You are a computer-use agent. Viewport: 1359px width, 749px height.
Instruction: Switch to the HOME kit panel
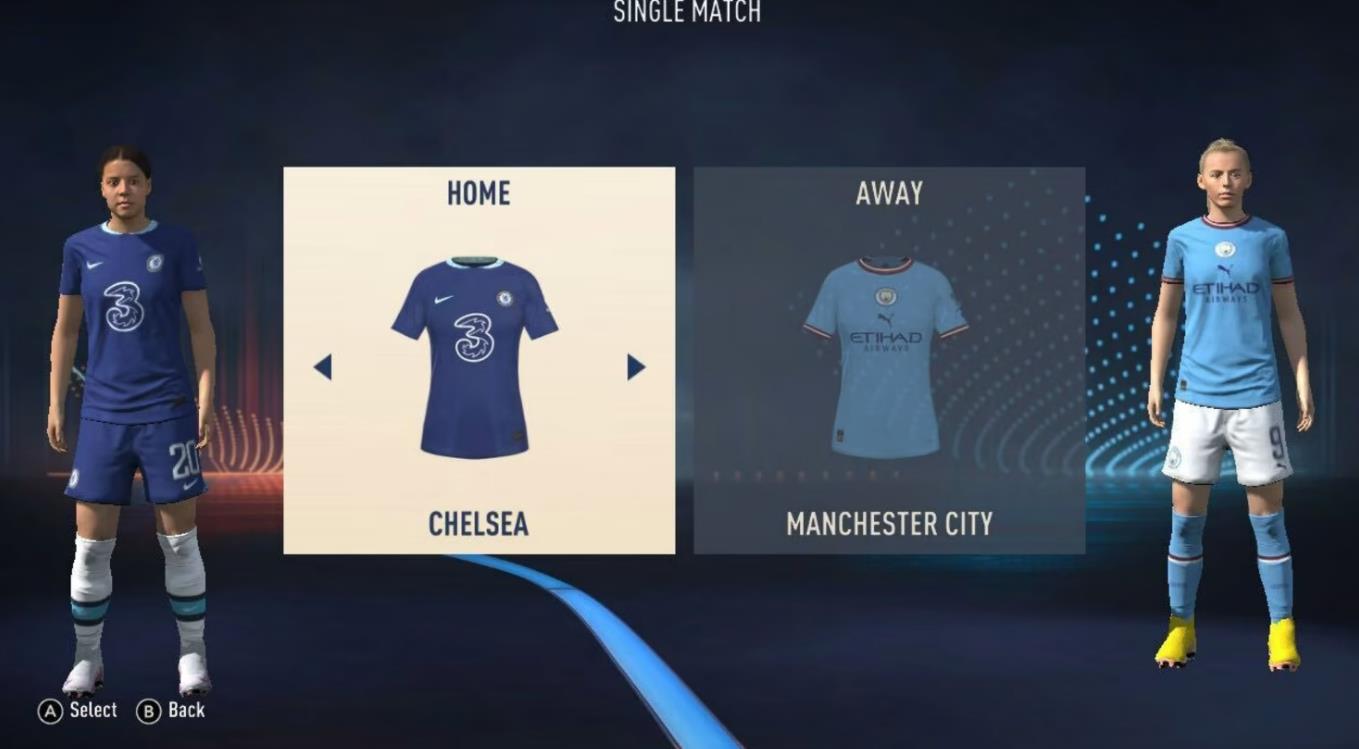[477, 193]
